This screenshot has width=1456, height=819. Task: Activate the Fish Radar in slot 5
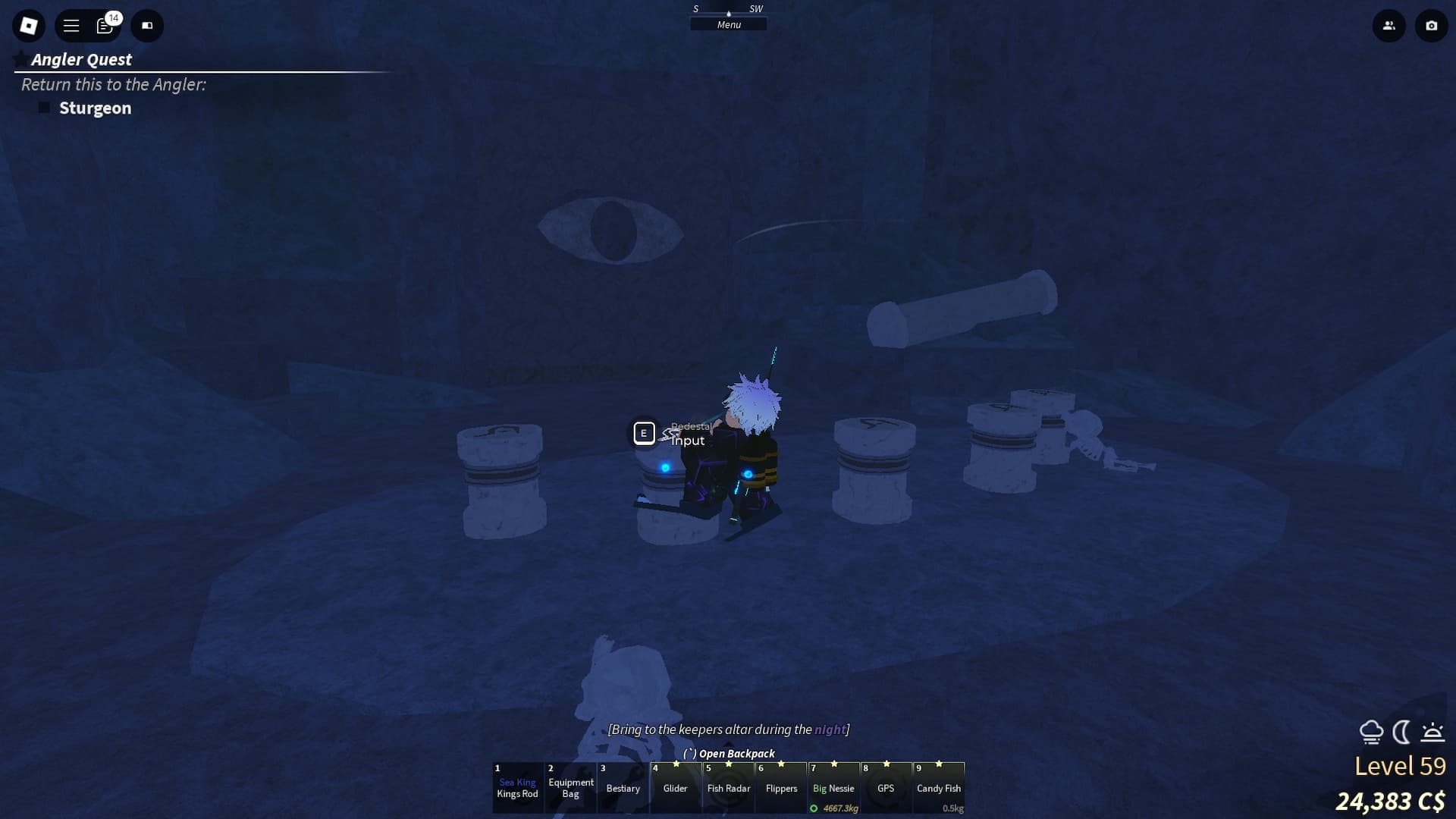pyautogui.click(x=728, y=788)
